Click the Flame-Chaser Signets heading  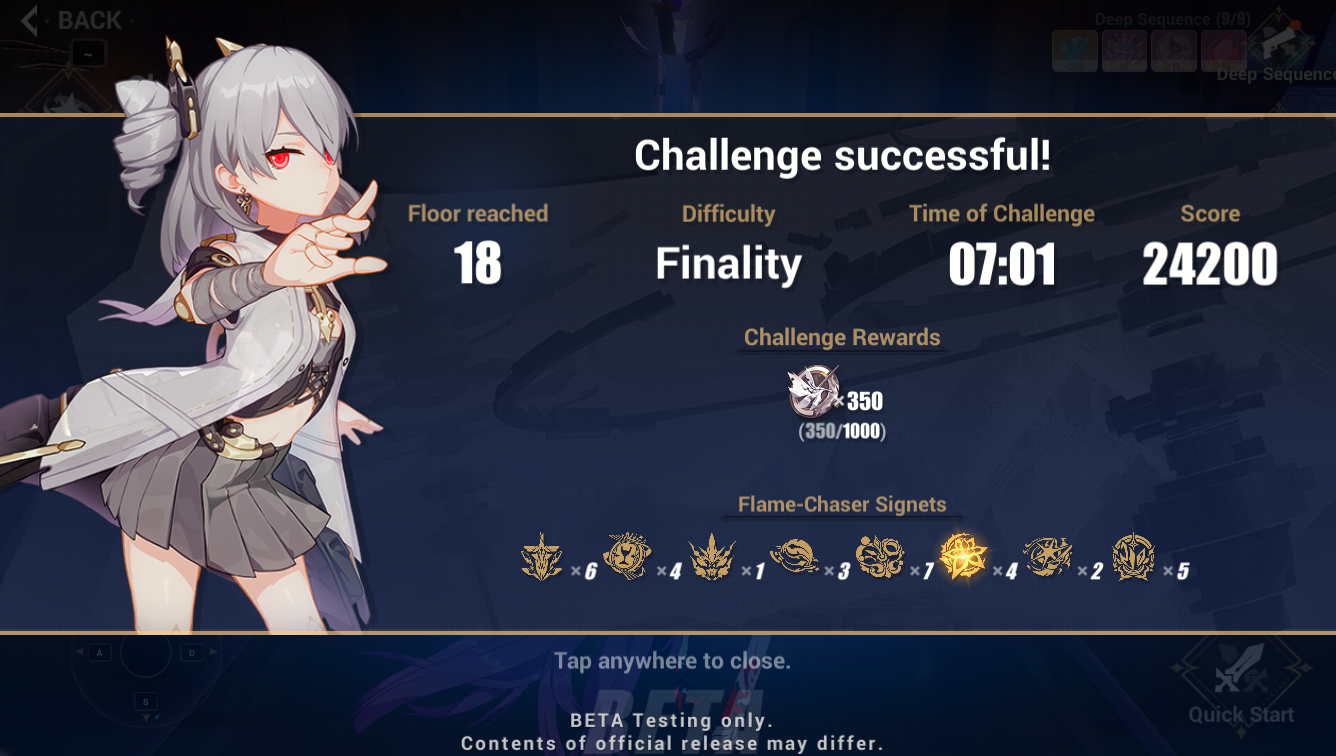(840, 505)
